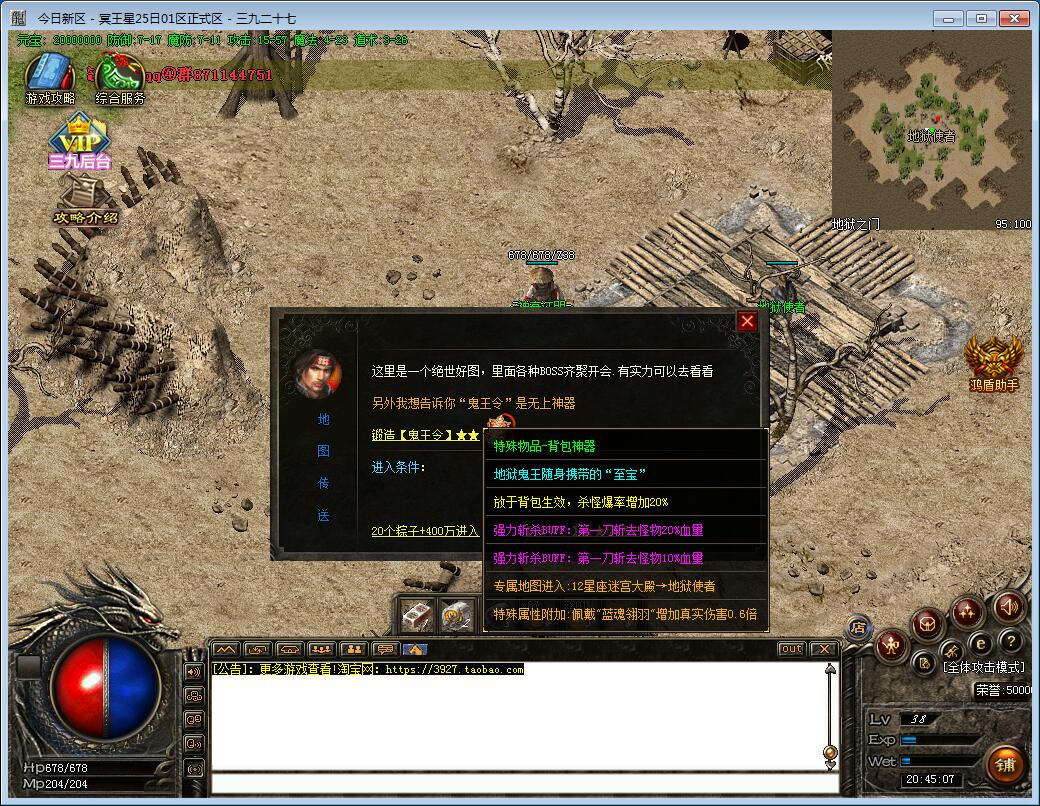This screenshot has height=806, width=1040.
Task: Open the 游戏攻略 game guide book
Action: click(47, 75)
